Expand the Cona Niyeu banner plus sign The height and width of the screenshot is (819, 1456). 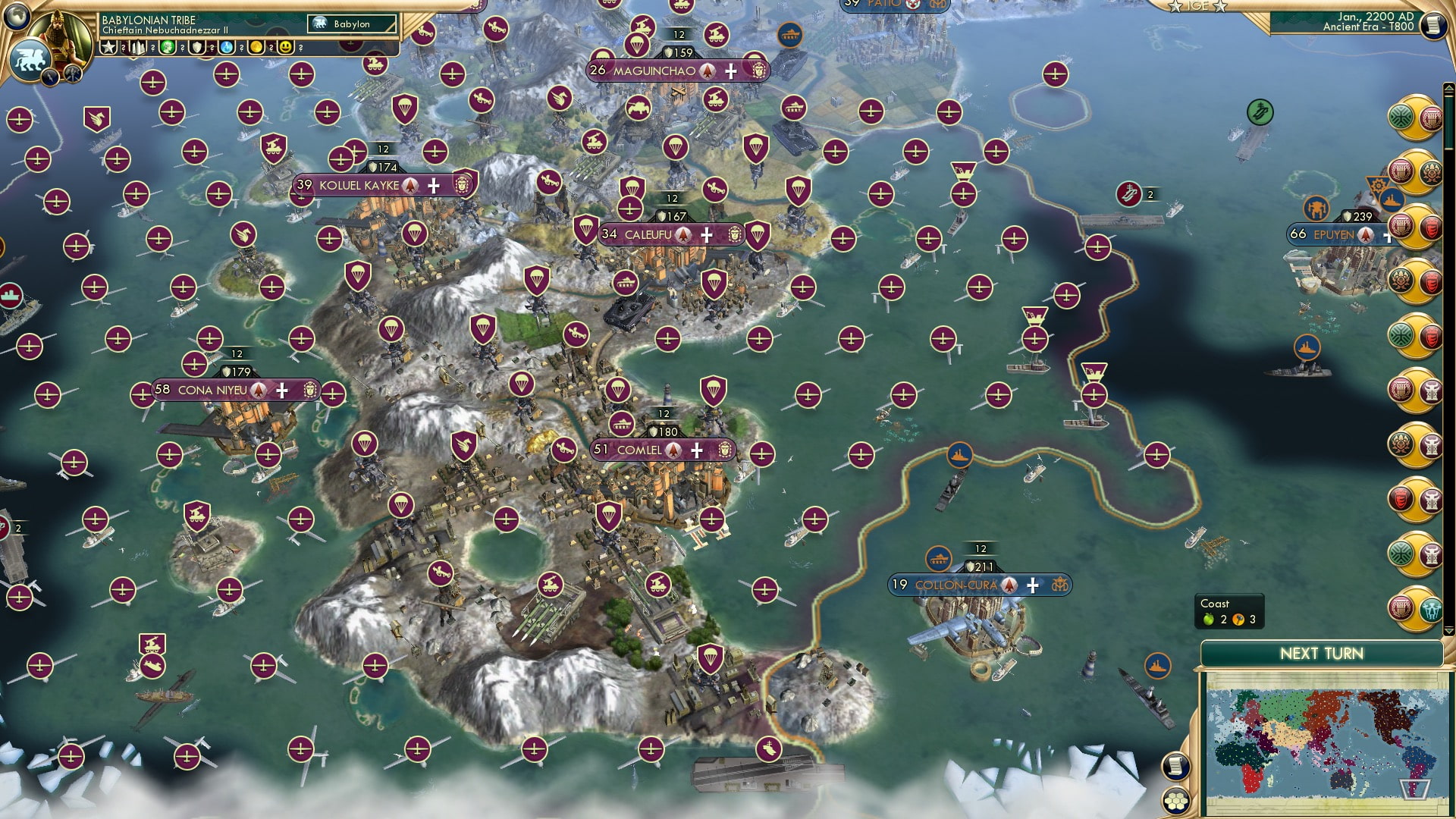281,389
